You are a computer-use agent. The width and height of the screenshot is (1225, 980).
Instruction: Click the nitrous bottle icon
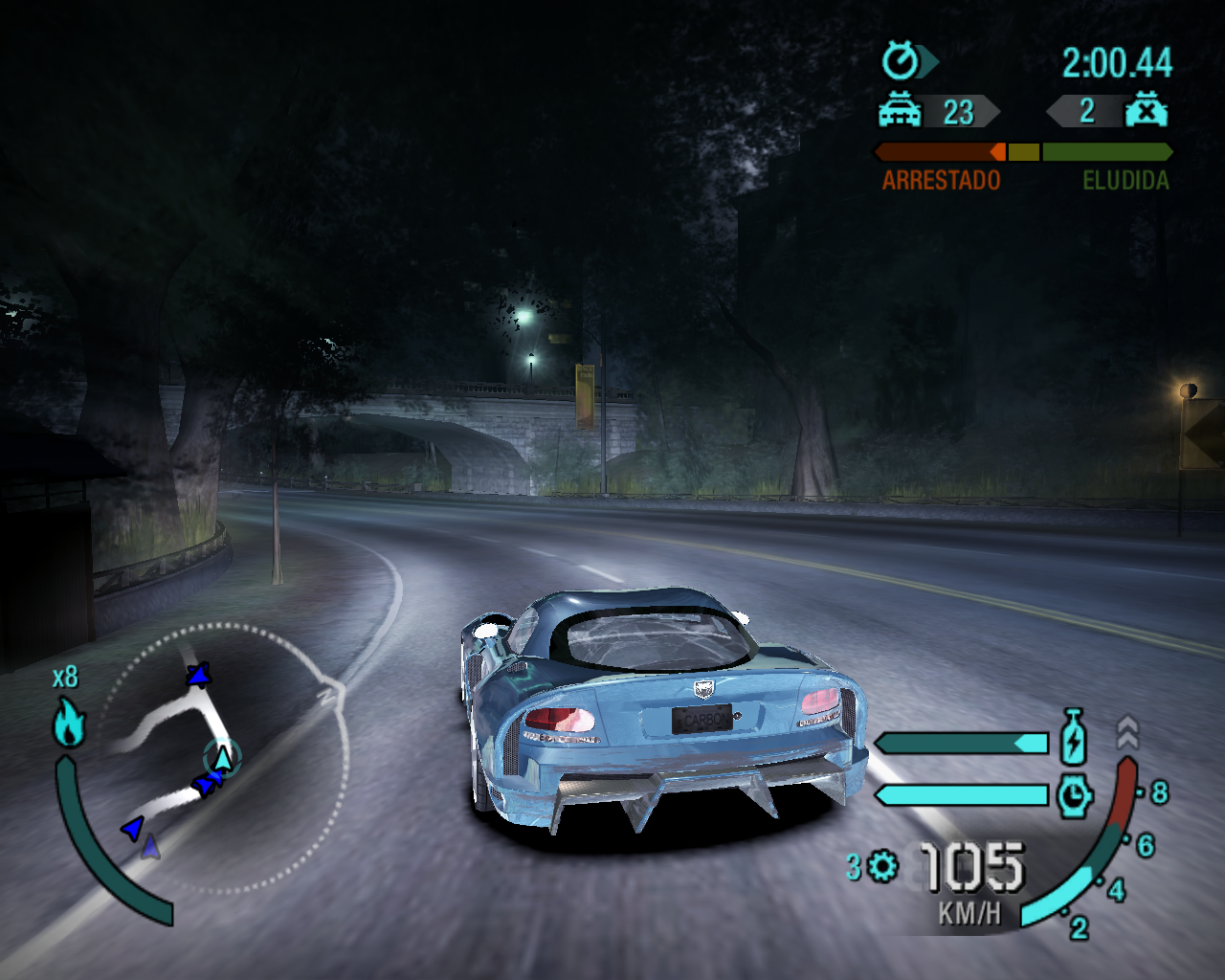coord(1073,737)
